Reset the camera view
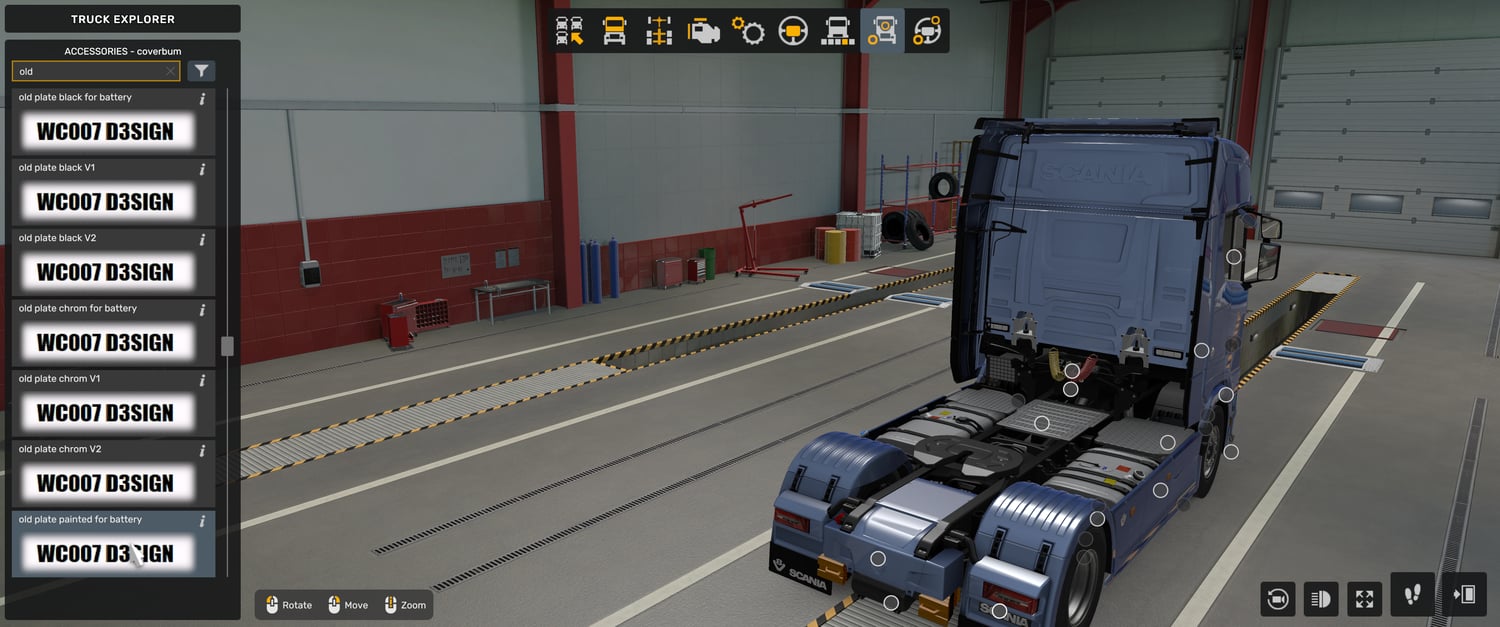This screenshot has width=1500, height=627. tap(1277, 599)
